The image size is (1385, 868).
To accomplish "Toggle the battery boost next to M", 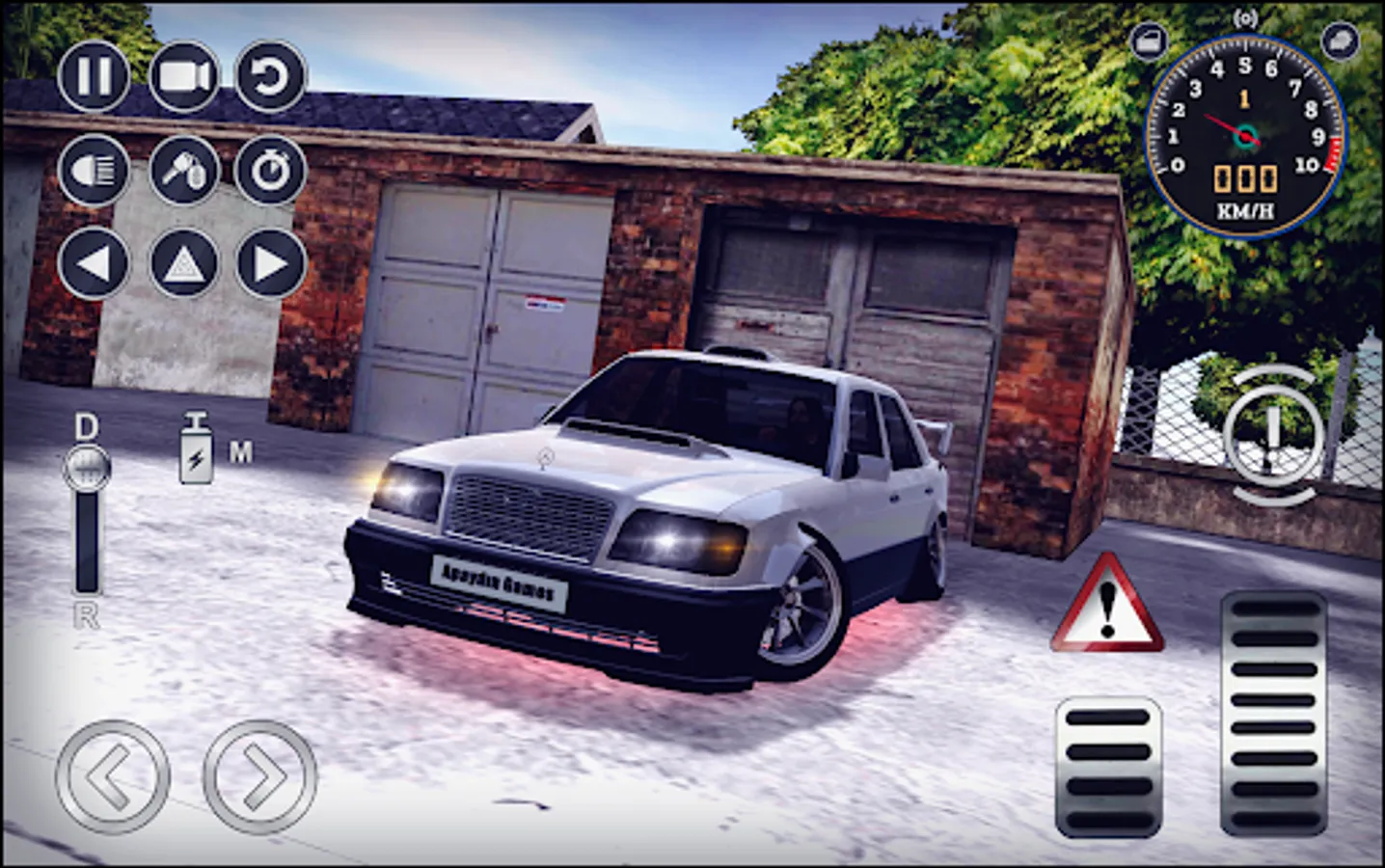I will (x=198, y=448).
